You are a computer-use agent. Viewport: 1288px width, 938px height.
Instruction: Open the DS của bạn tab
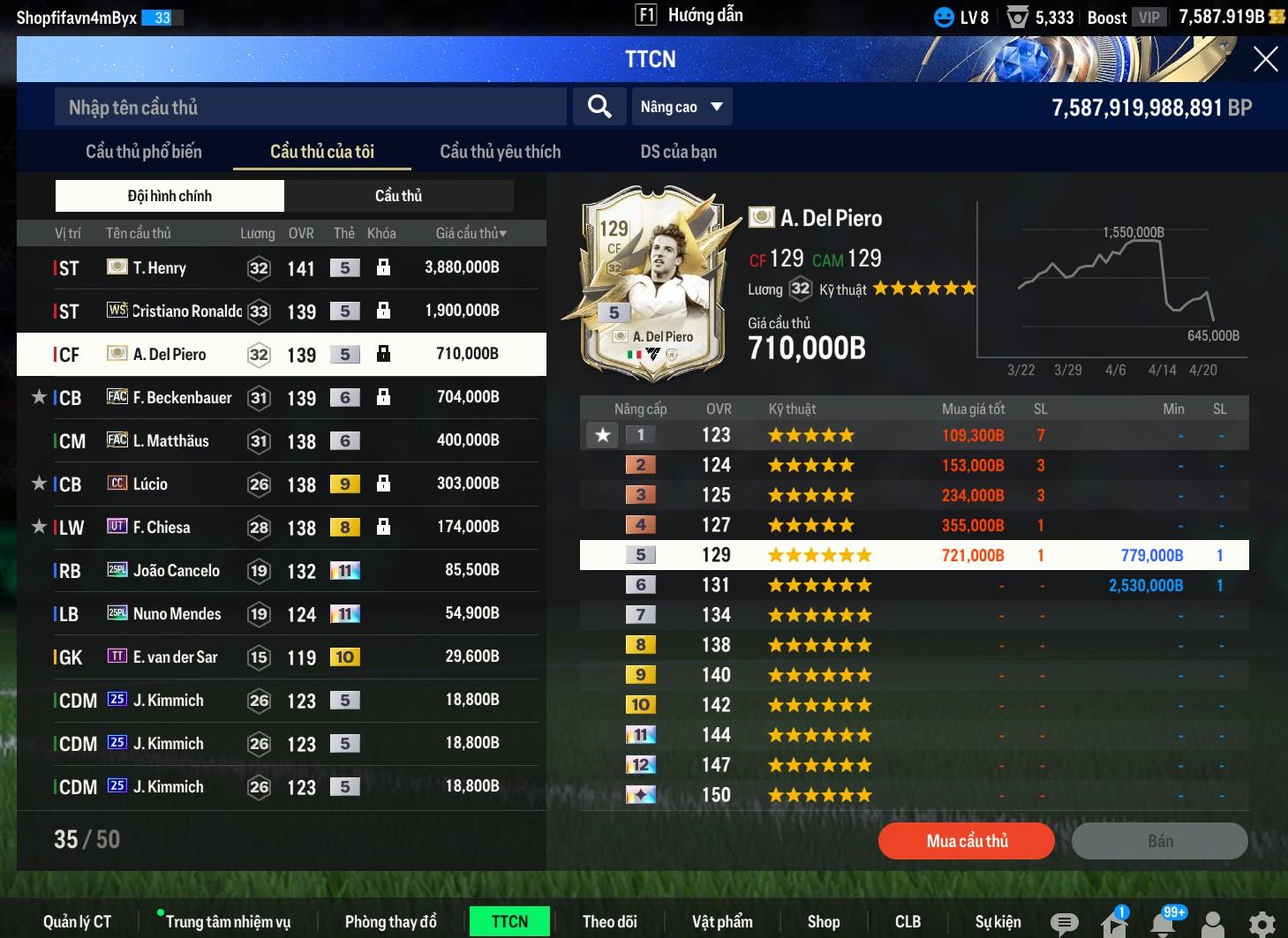pyautogui.click(x=678, y=152)
